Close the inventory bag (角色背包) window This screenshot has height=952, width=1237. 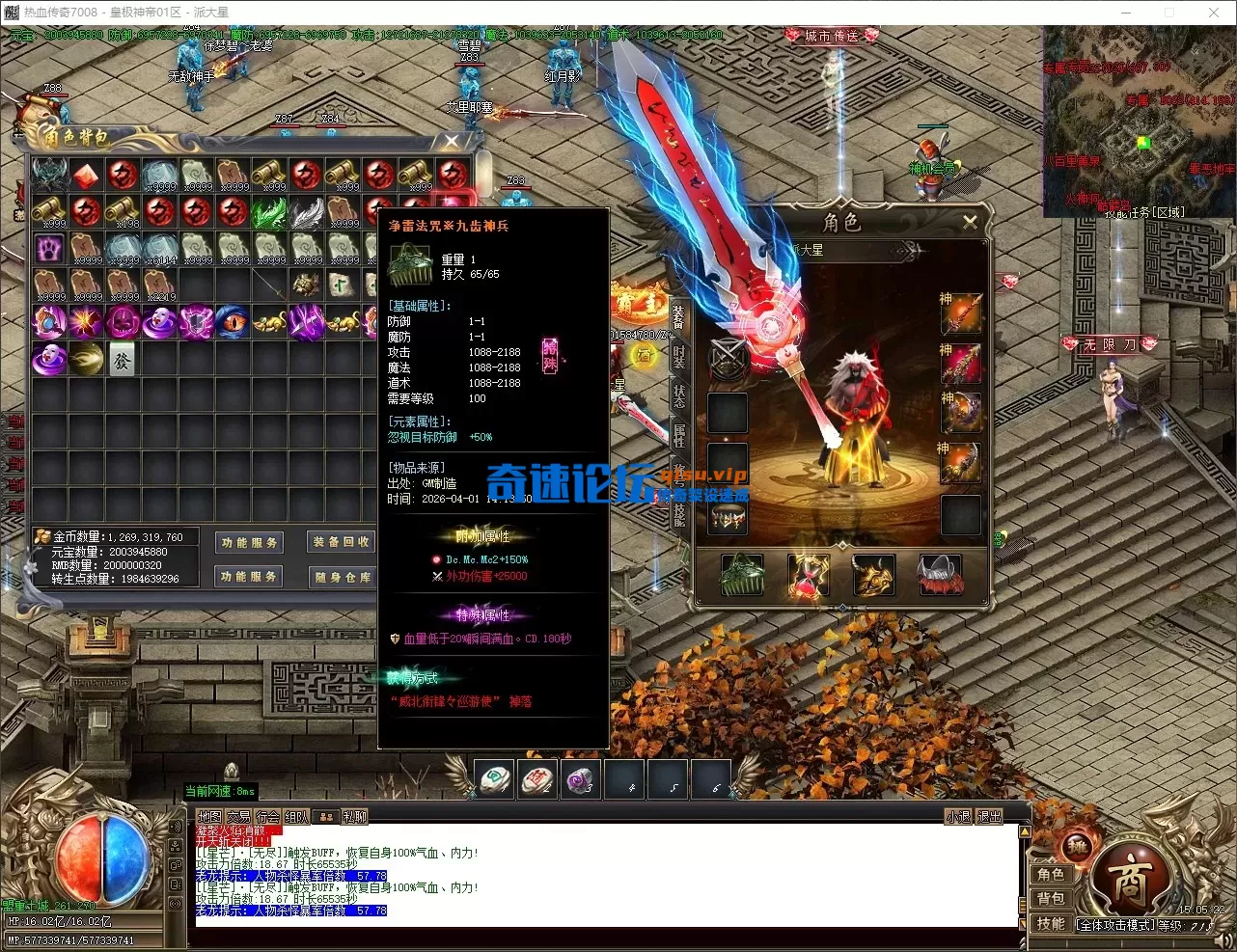tap(452, 142)
